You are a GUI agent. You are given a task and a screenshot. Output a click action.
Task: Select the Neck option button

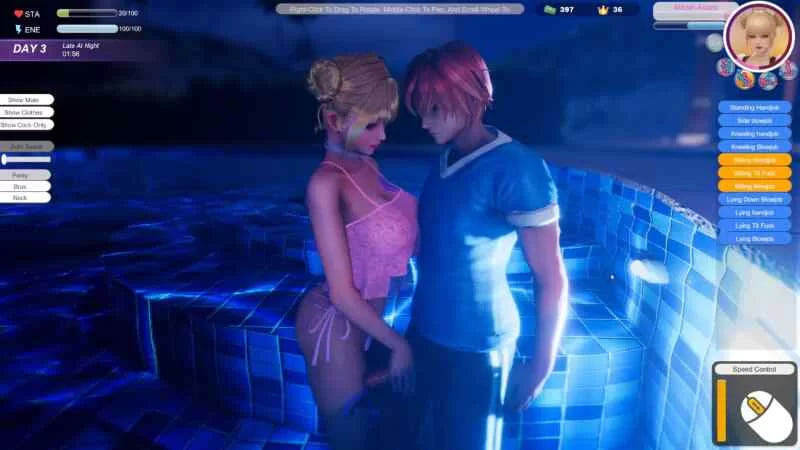click(20, 198)
